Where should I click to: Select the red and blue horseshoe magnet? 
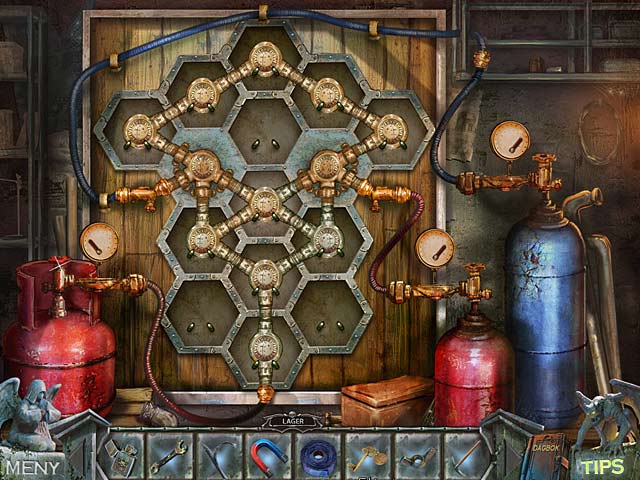[268, 454]
